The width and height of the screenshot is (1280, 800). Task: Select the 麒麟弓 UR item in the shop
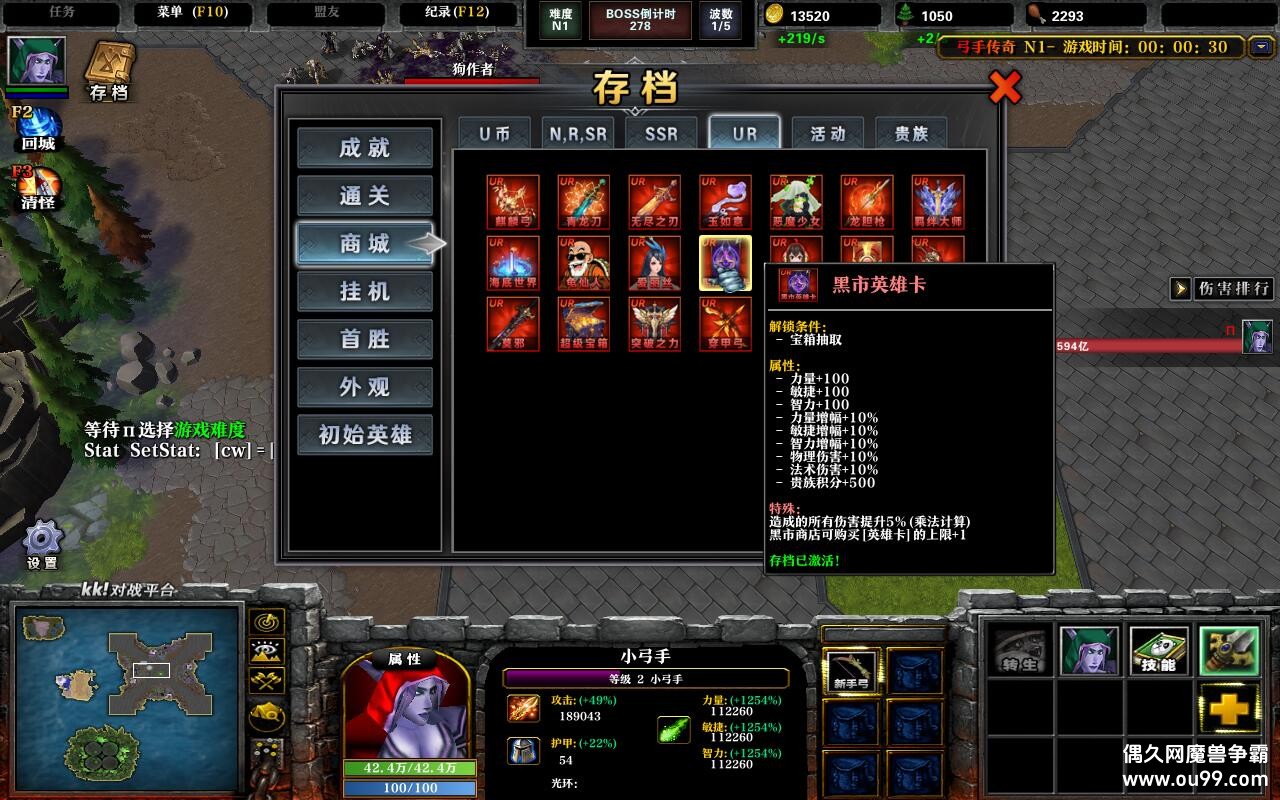pyautogui.click(x=512, y=200)
